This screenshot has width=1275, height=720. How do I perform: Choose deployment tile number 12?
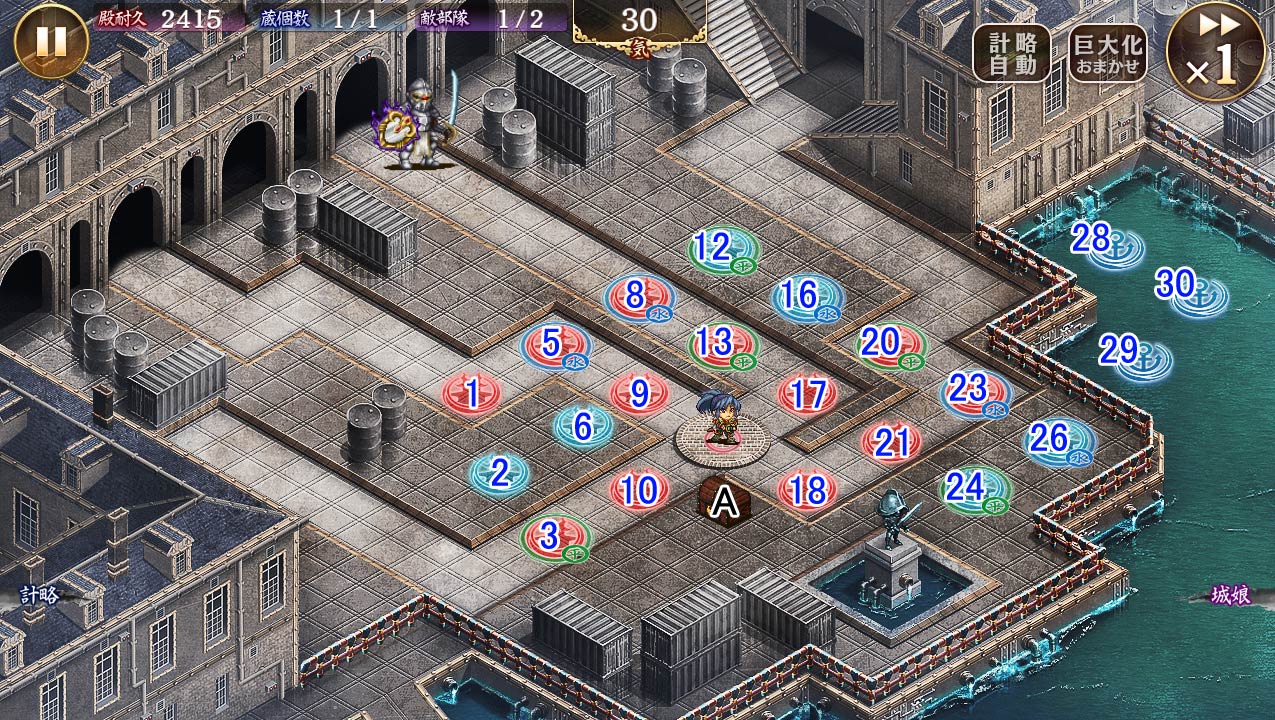721,248
